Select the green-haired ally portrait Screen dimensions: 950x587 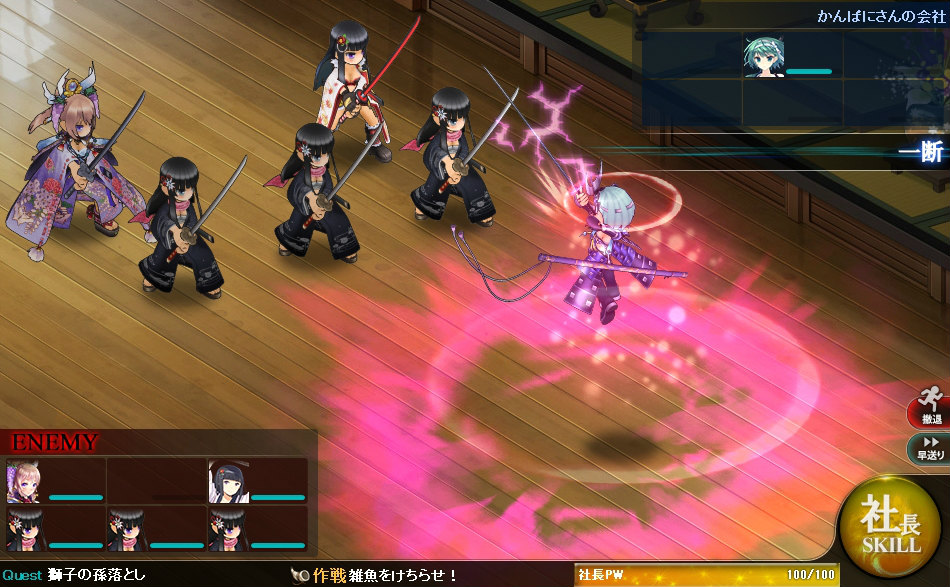pyautogui.click(x=763, y=57)
